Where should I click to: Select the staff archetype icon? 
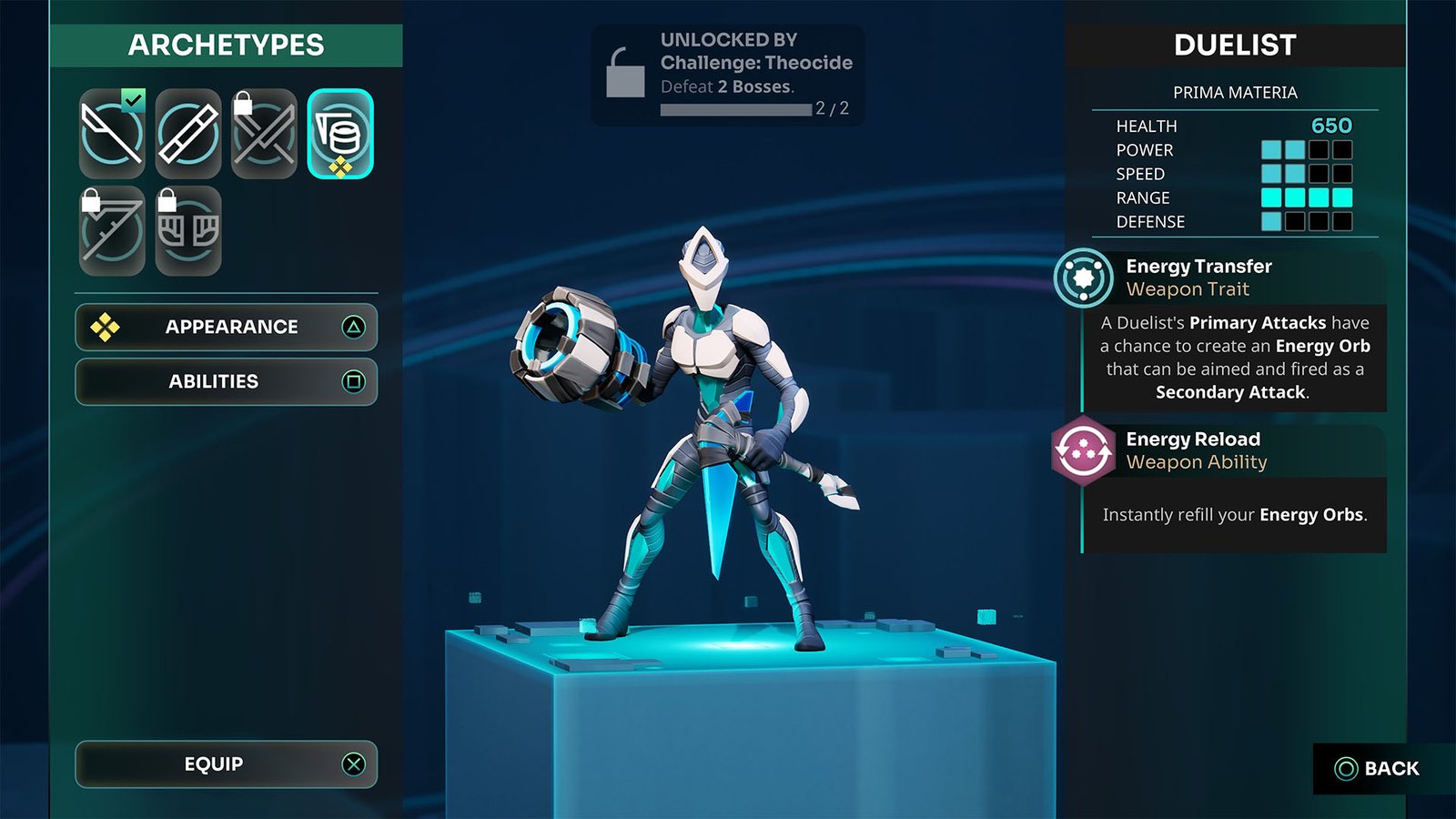(187, 134)
